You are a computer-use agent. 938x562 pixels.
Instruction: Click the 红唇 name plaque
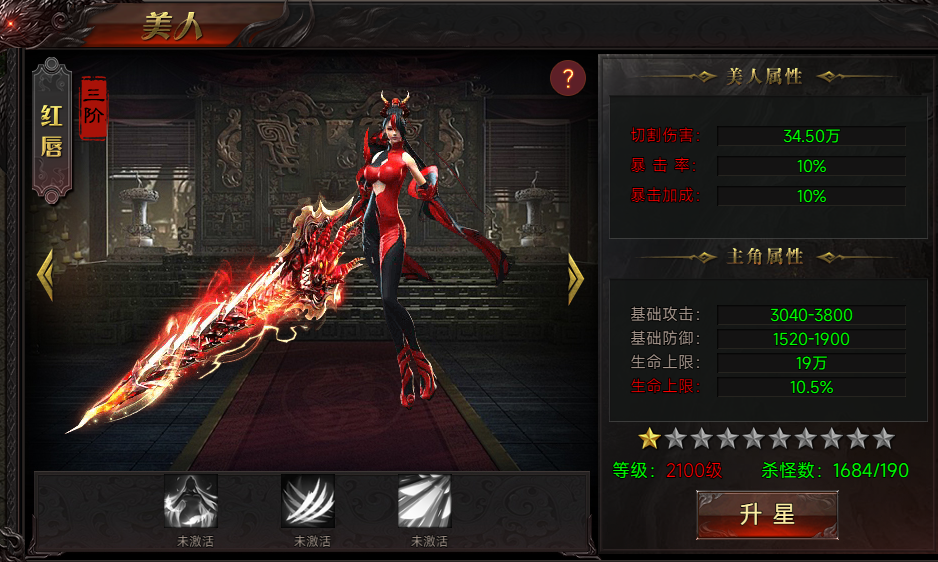(52, 131)
